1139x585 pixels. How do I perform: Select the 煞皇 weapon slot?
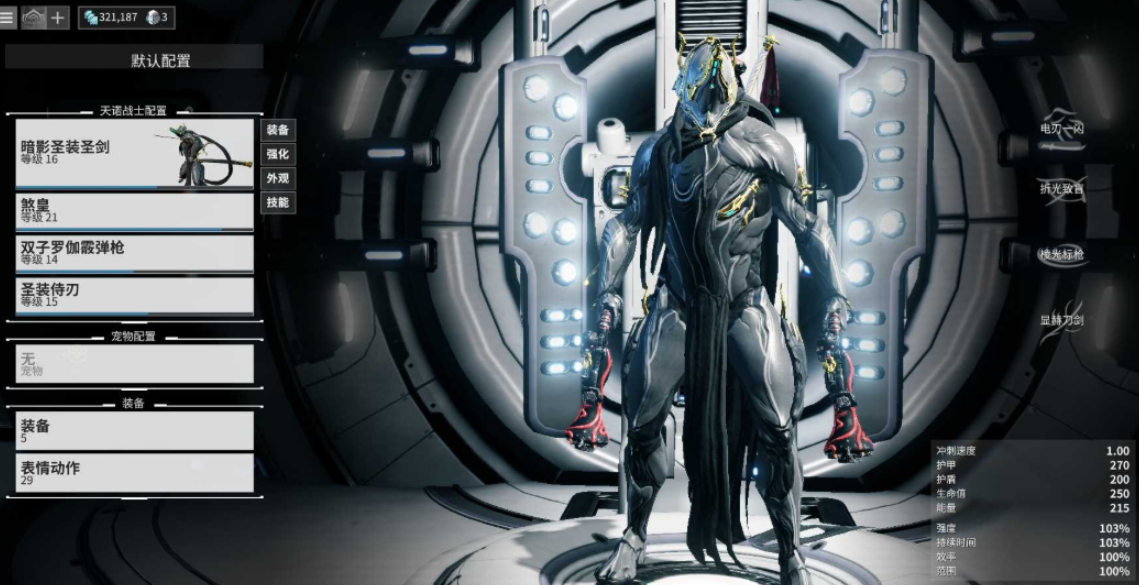tap(134, 210)
